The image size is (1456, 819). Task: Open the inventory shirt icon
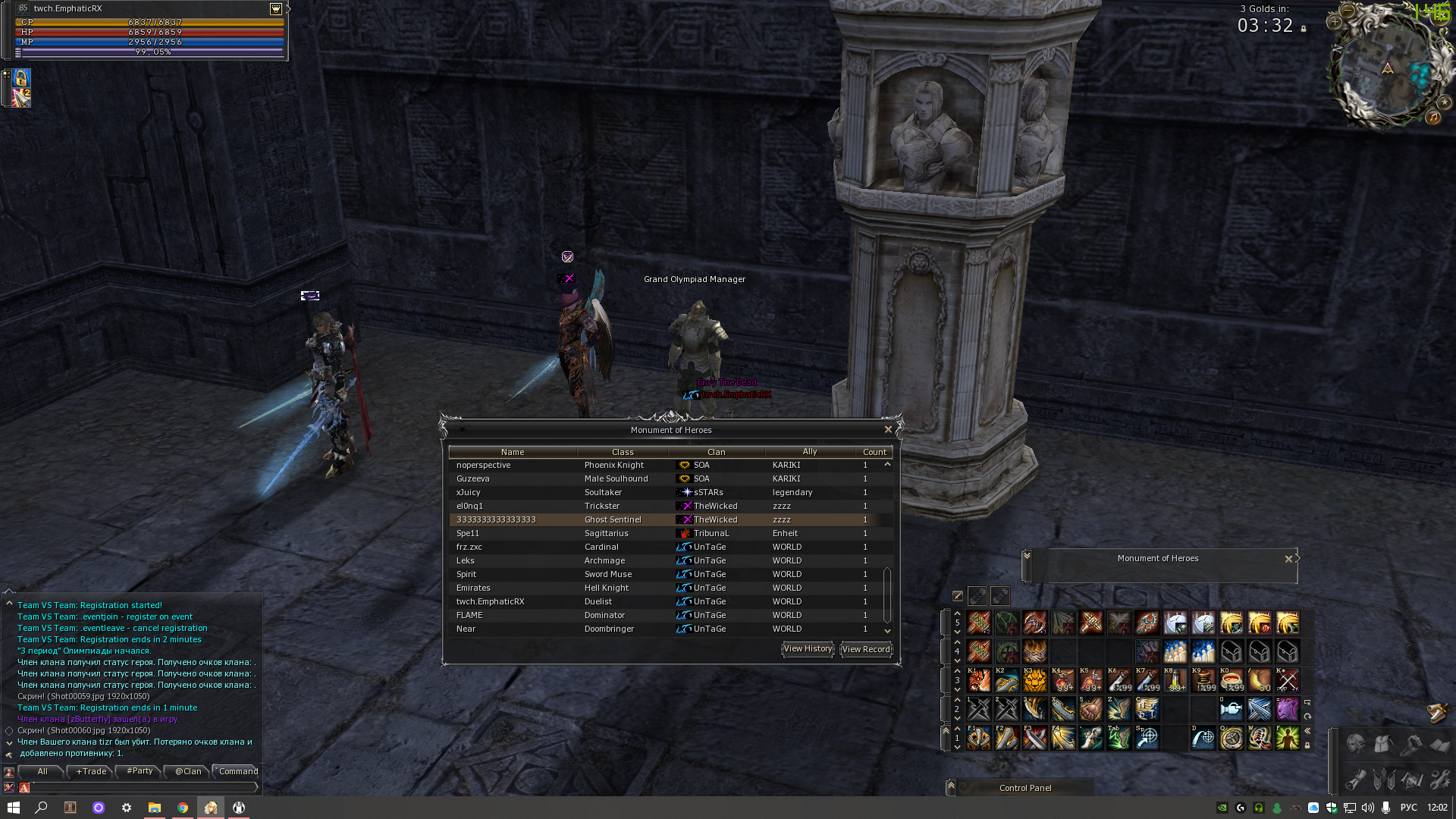(x=1383, y=744)
